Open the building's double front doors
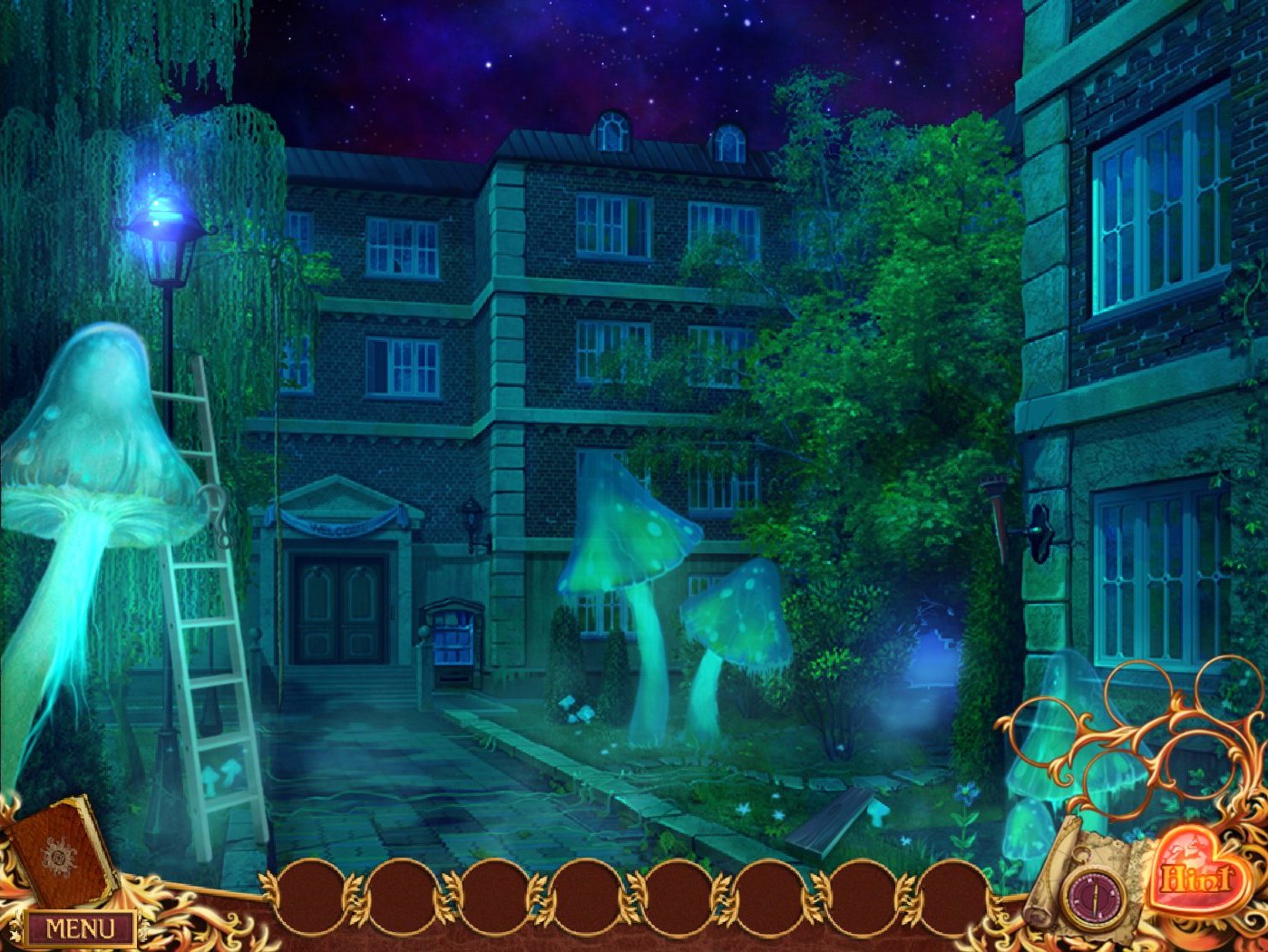This screenshot has height=952, width=1268. tap(340, 607)
